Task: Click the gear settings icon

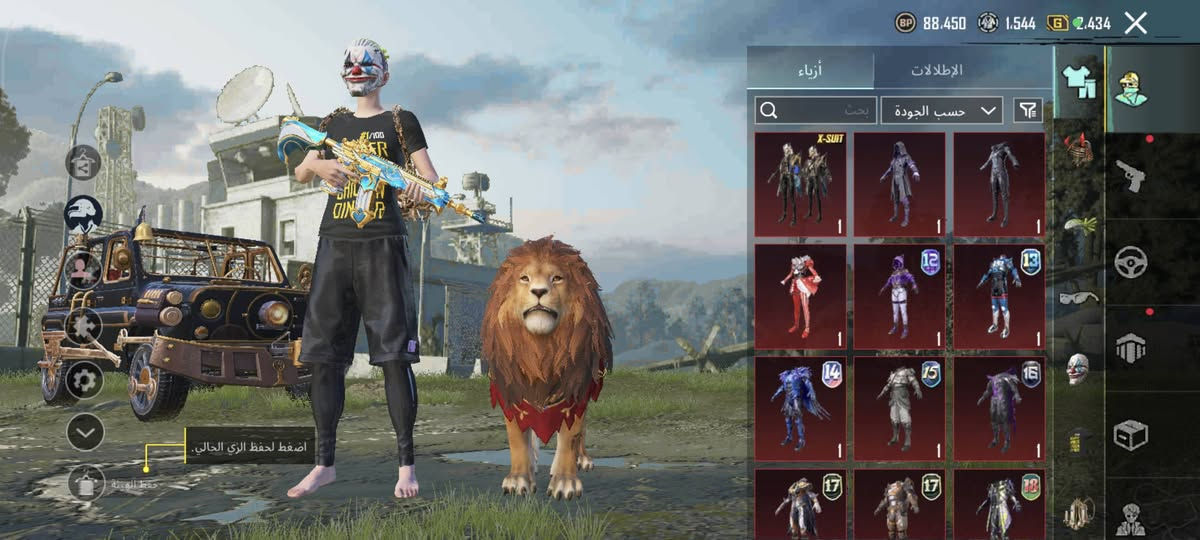Action: click(84, 379)
